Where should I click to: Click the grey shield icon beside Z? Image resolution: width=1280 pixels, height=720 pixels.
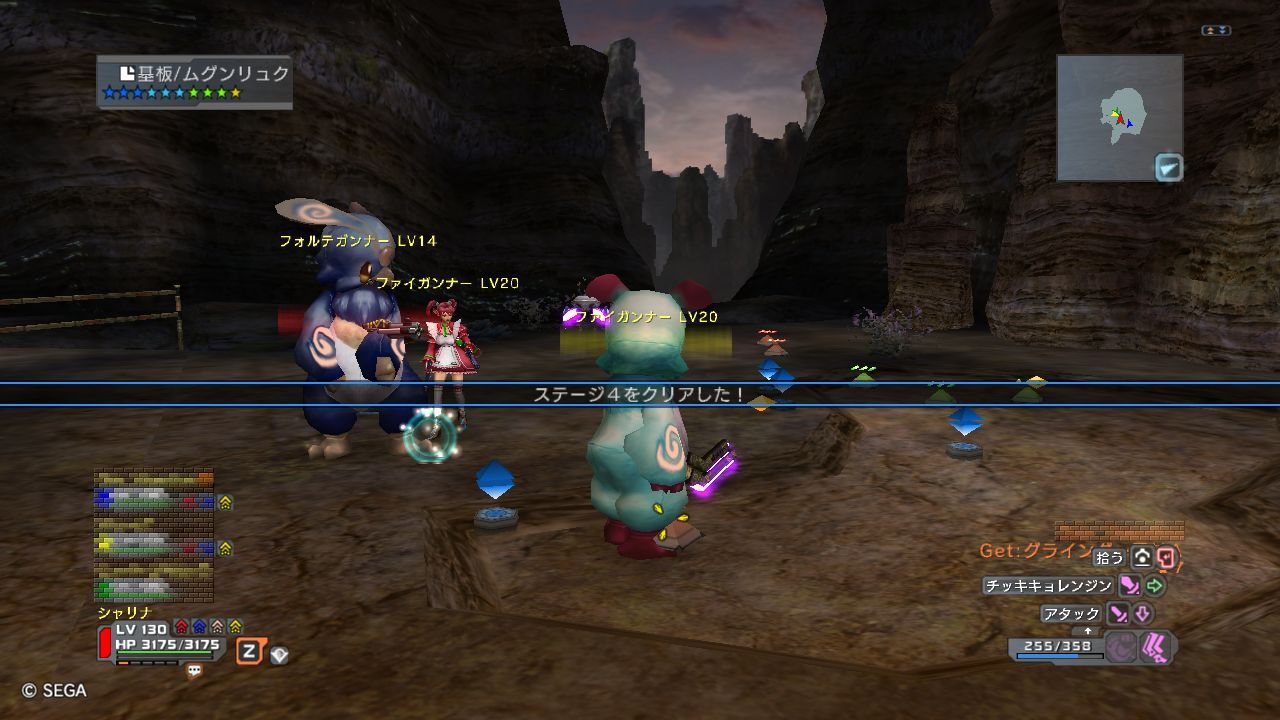pos(279,655)
